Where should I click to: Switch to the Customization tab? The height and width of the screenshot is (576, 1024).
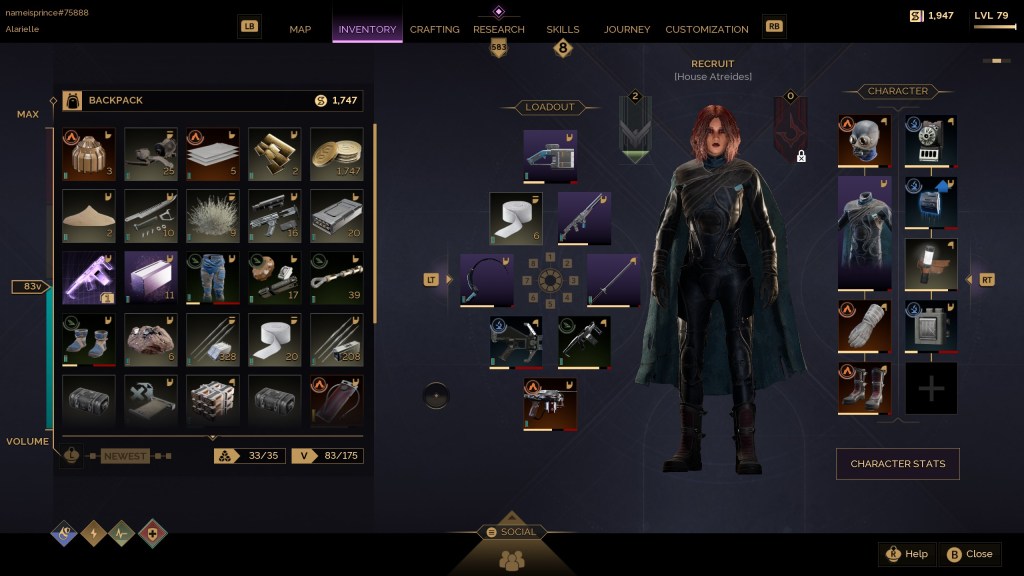(707, 29)
